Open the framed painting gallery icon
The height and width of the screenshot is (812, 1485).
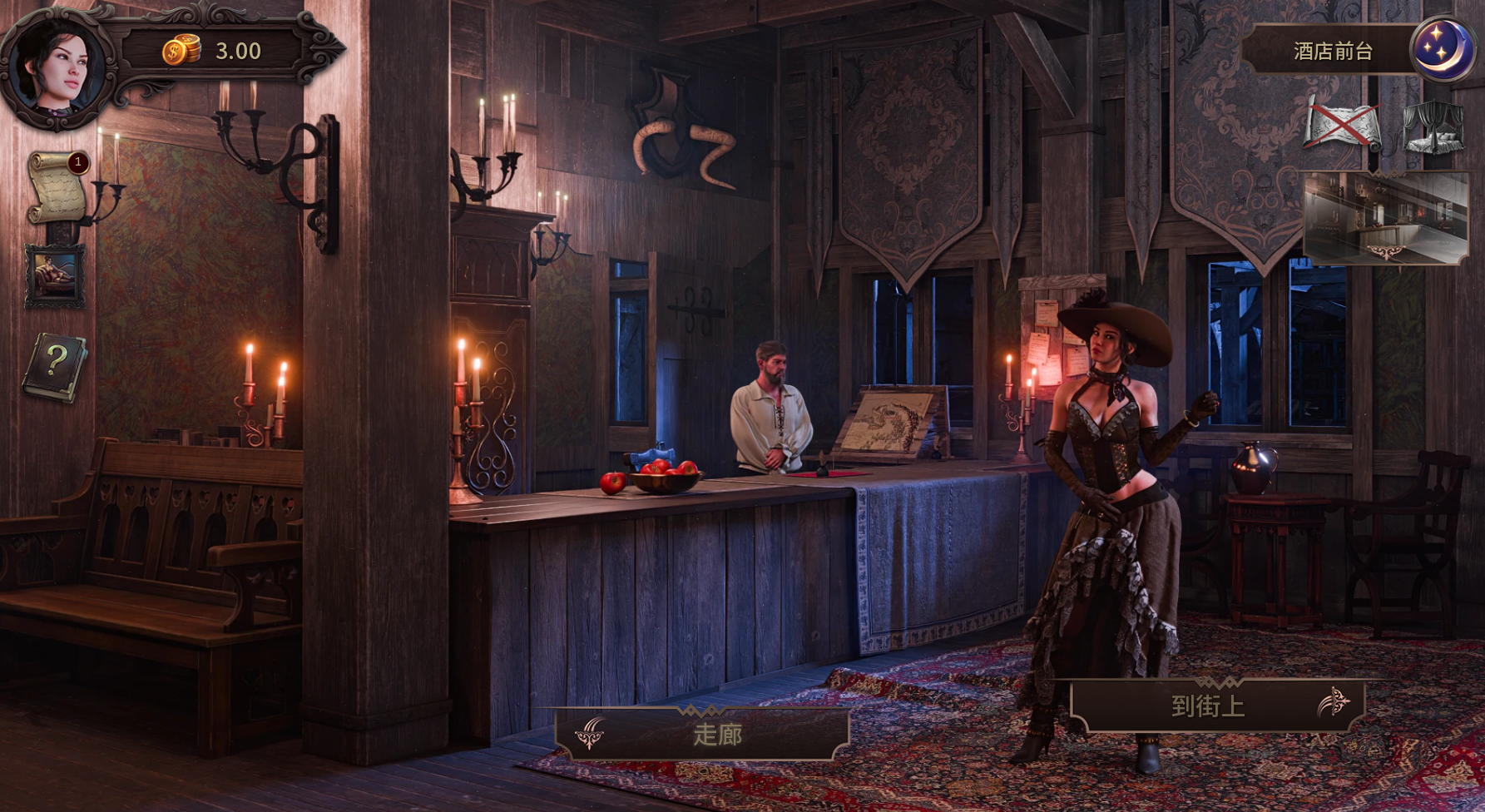[x=55, y=275]
